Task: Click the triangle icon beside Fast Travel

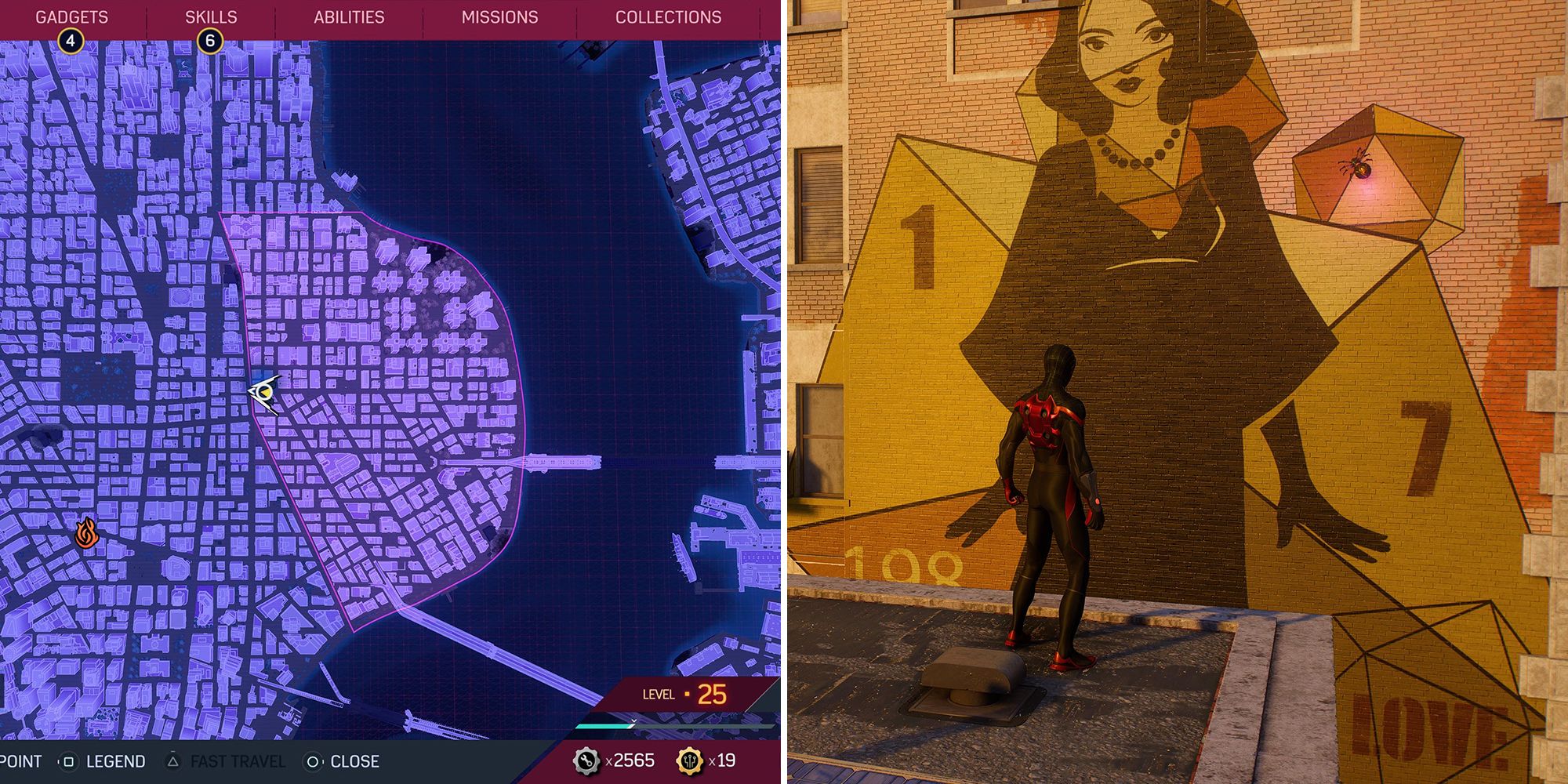Action: click(172, 760)
